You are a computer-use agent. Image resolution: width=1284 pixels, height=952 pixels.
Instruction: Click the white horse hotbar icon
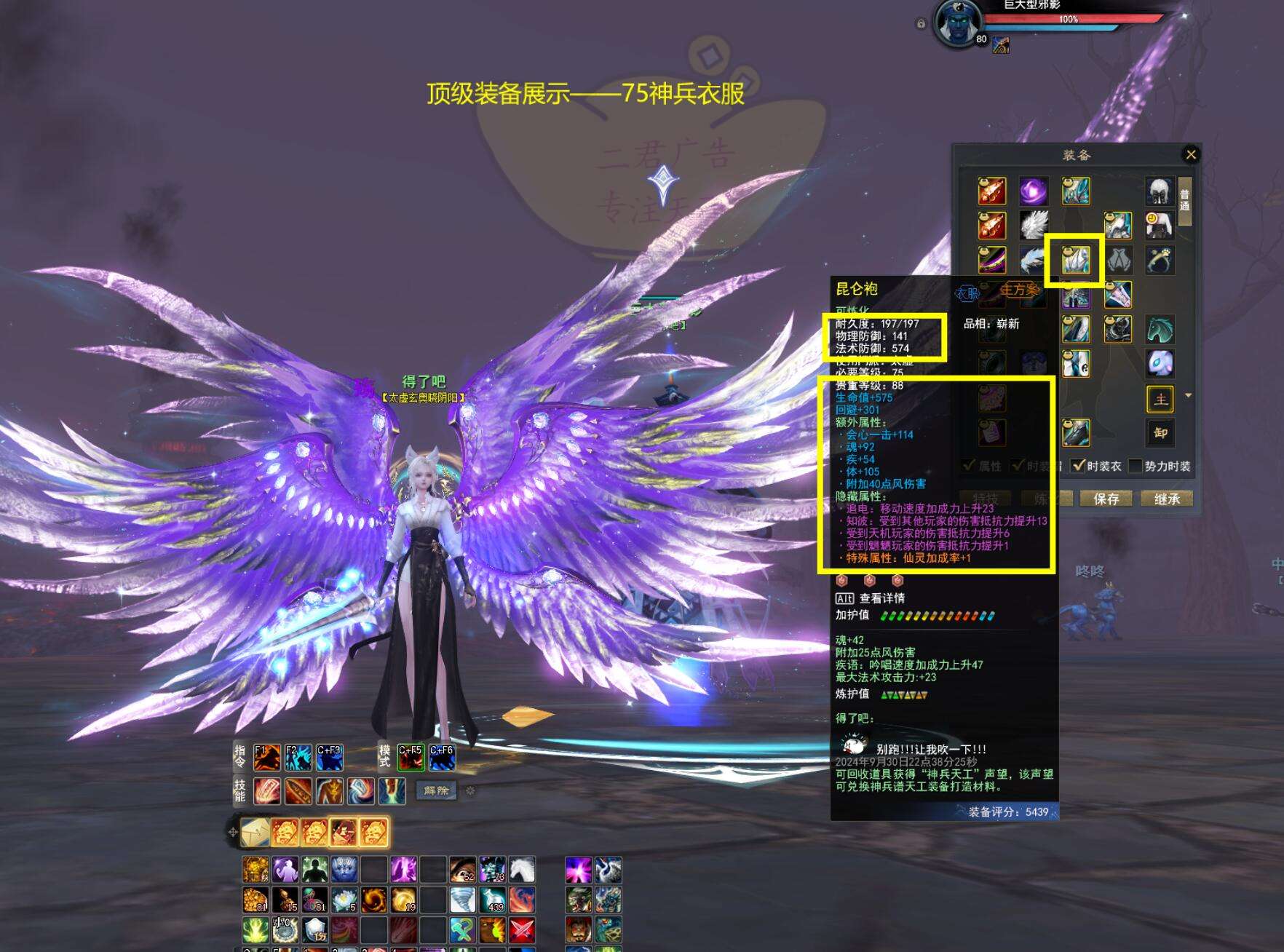522,870
